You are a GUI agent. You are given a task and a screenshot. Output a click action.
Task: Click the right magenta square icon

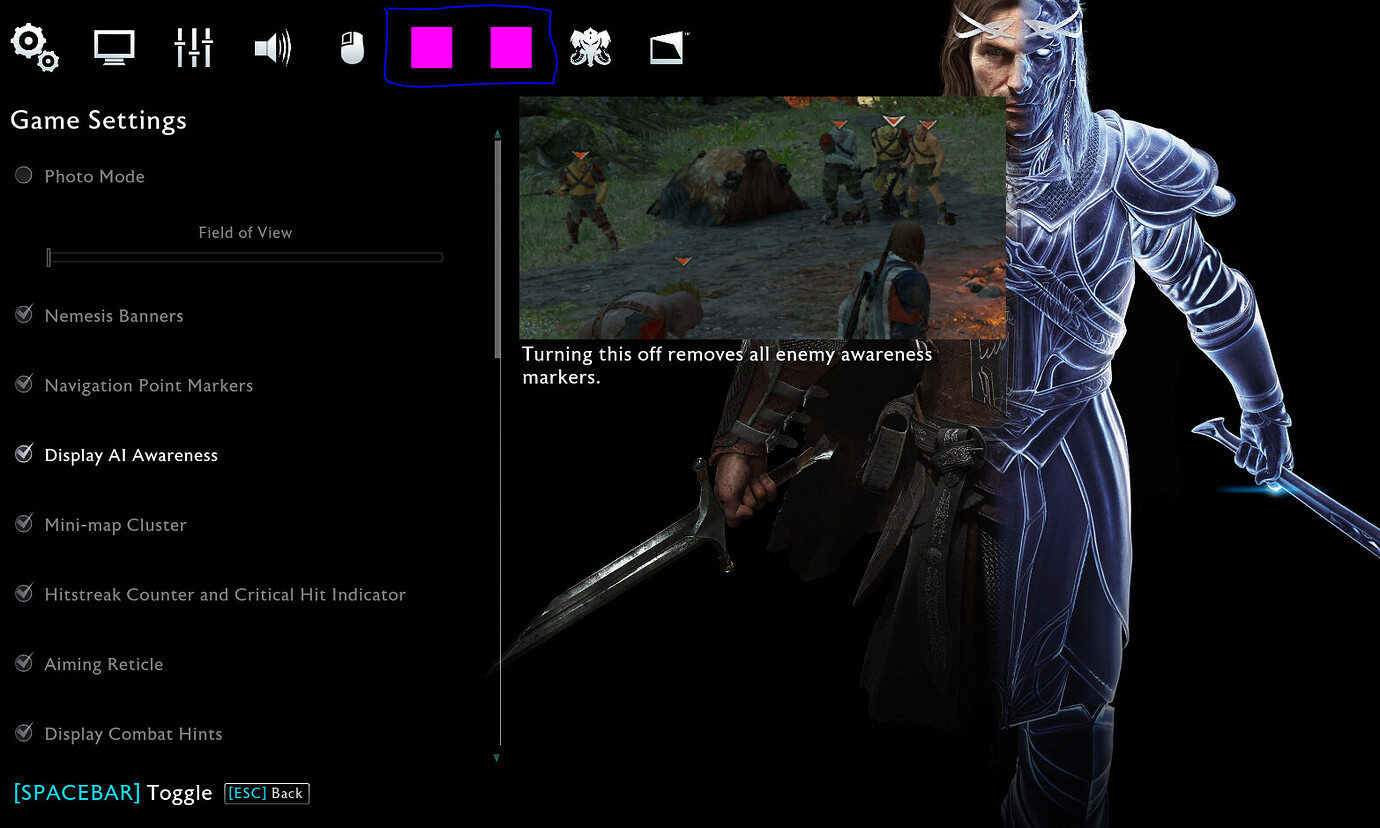(513, 45)
